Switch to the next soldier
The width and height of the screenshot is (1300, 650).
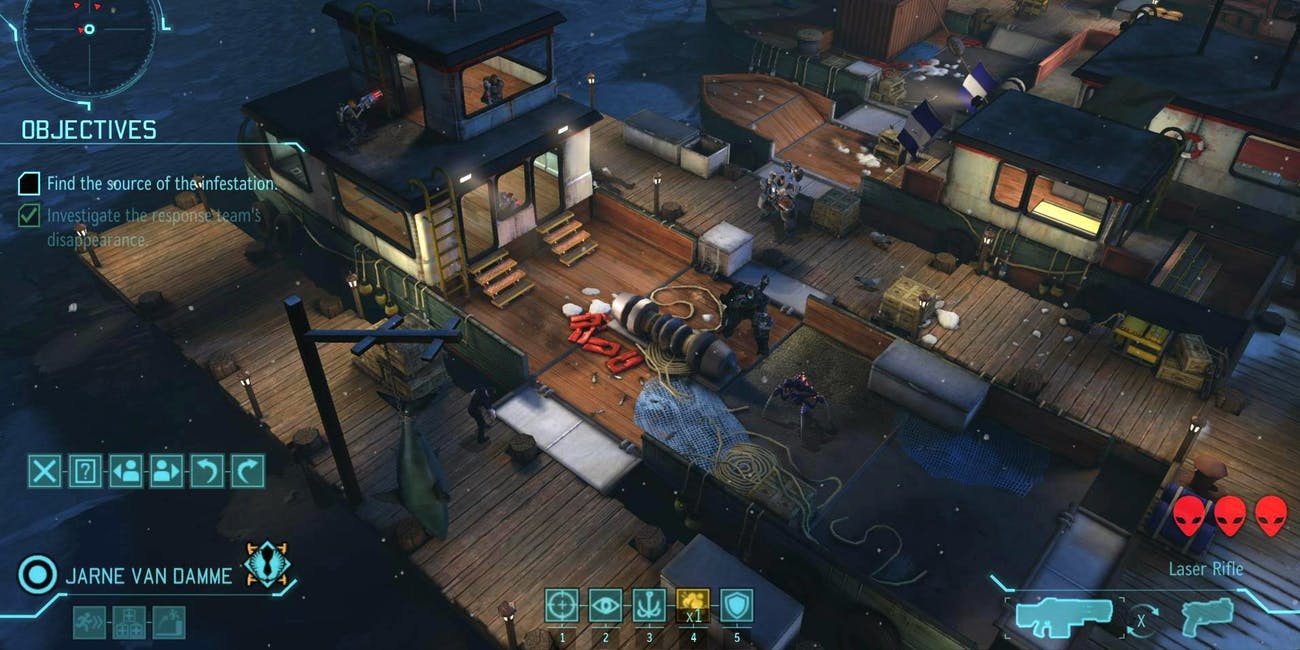click(167, 470)
